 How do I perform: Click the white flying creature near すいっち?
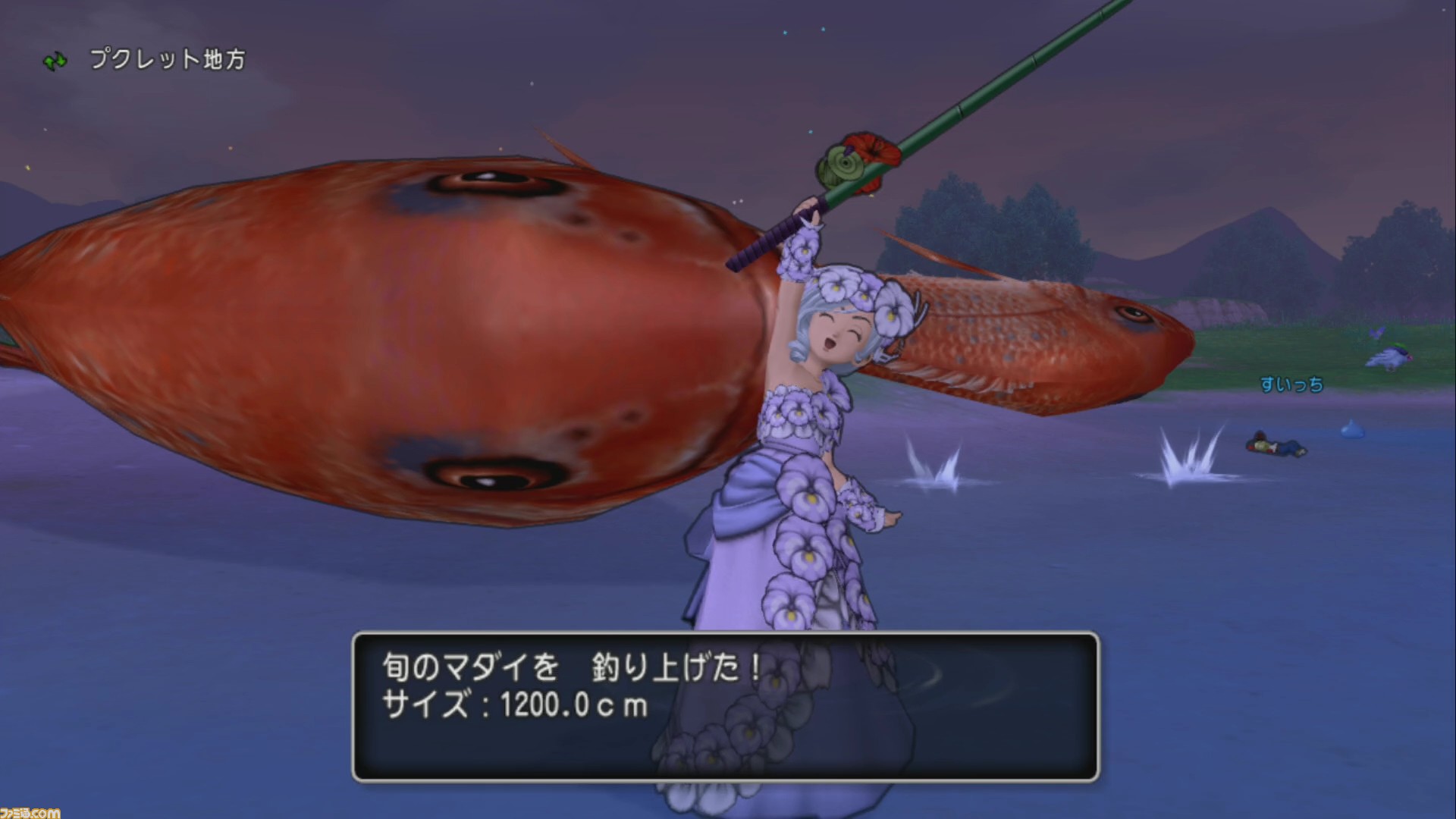tap(1390, 356)
